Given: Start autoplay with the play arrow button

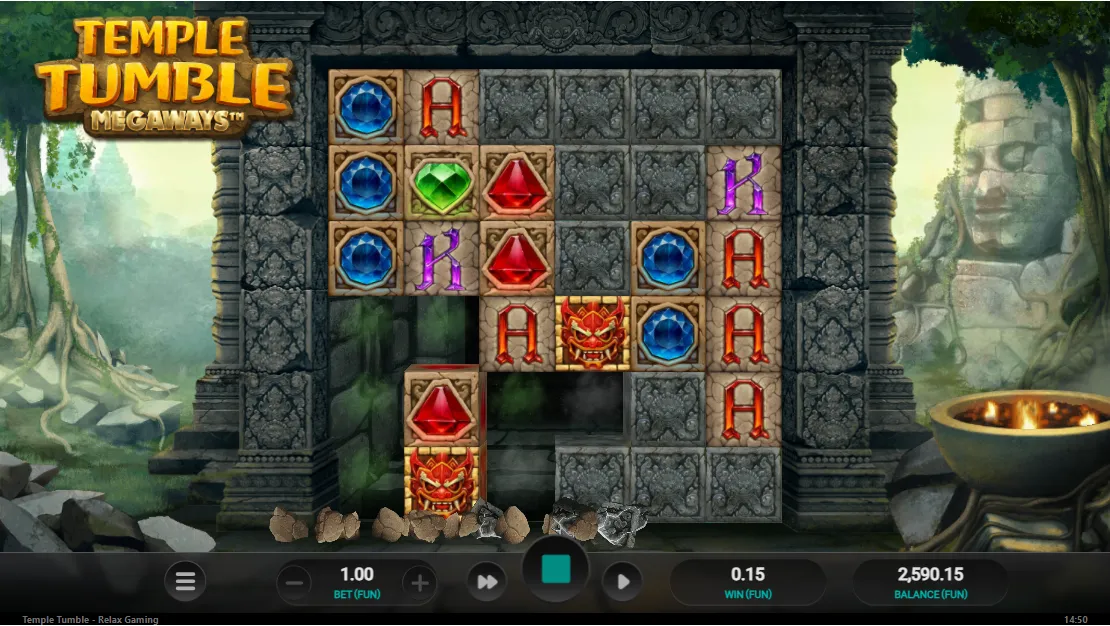Looking at the screenshot, I should pos(622,582).
